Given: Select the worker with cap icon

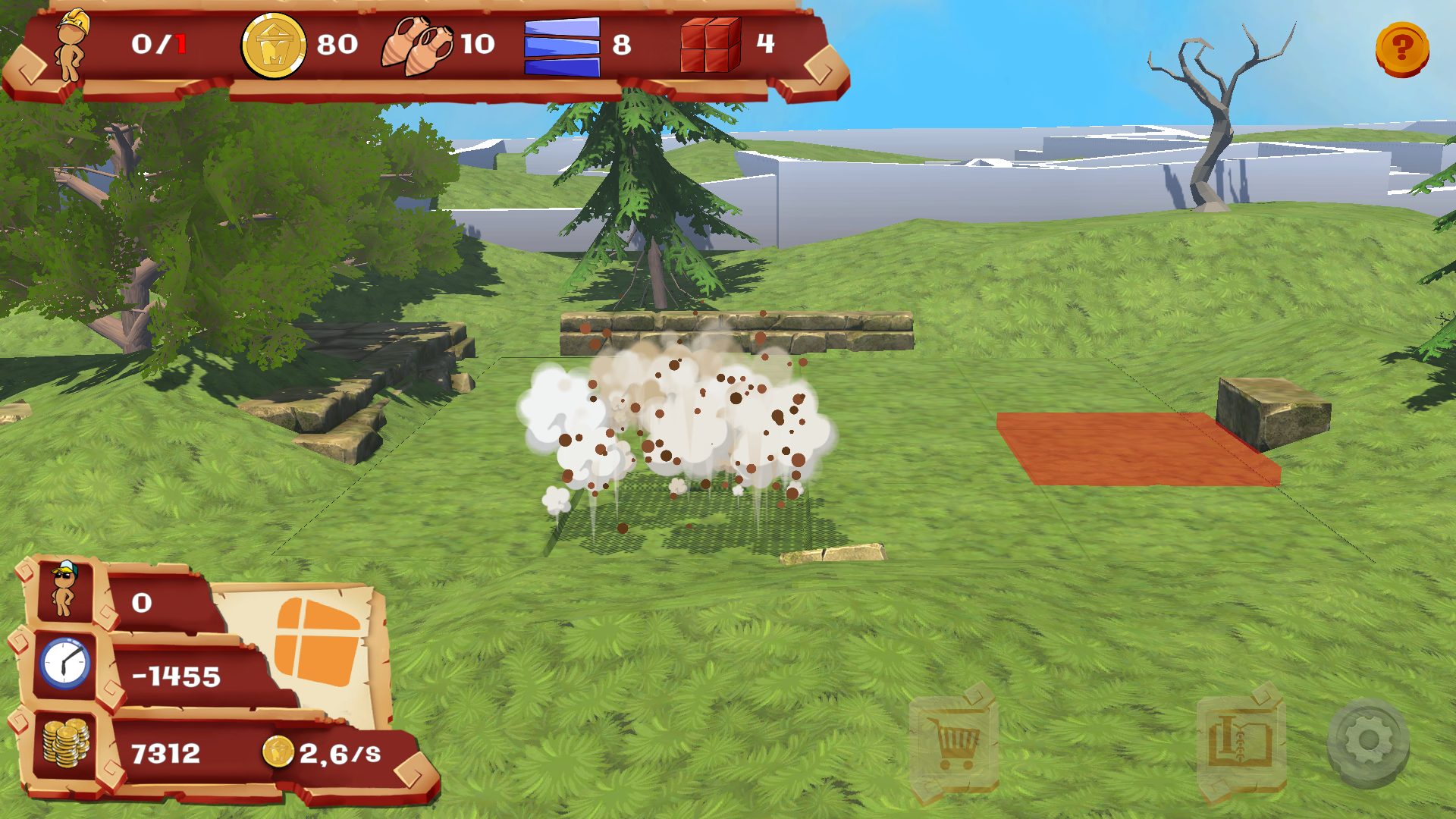Looking at the screenshot, I should point(64,591).
